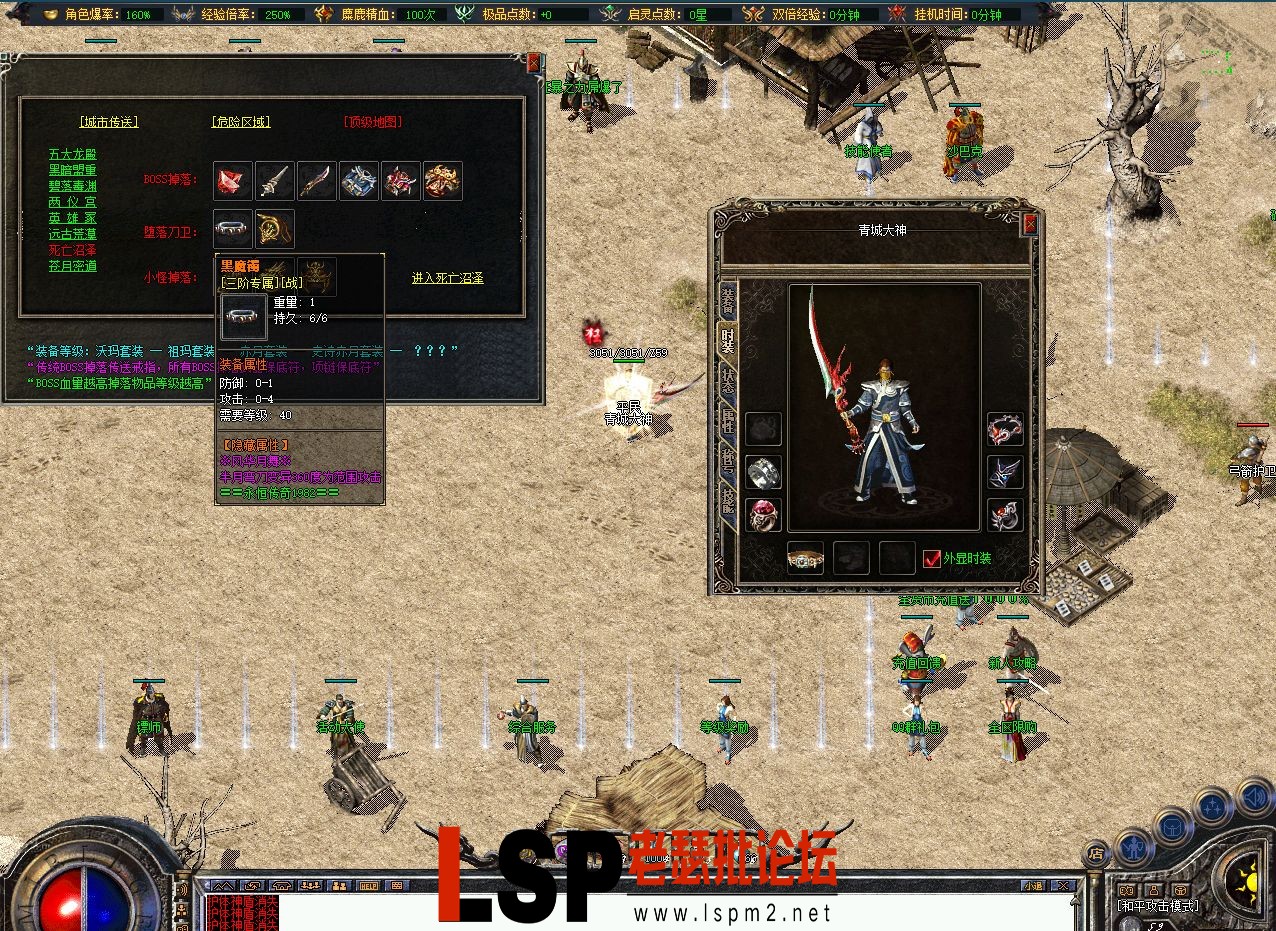The width and height of the screenshot is (1276, 931).
Task: Open the shop with the 店 button
Action: coord(1096,853)
